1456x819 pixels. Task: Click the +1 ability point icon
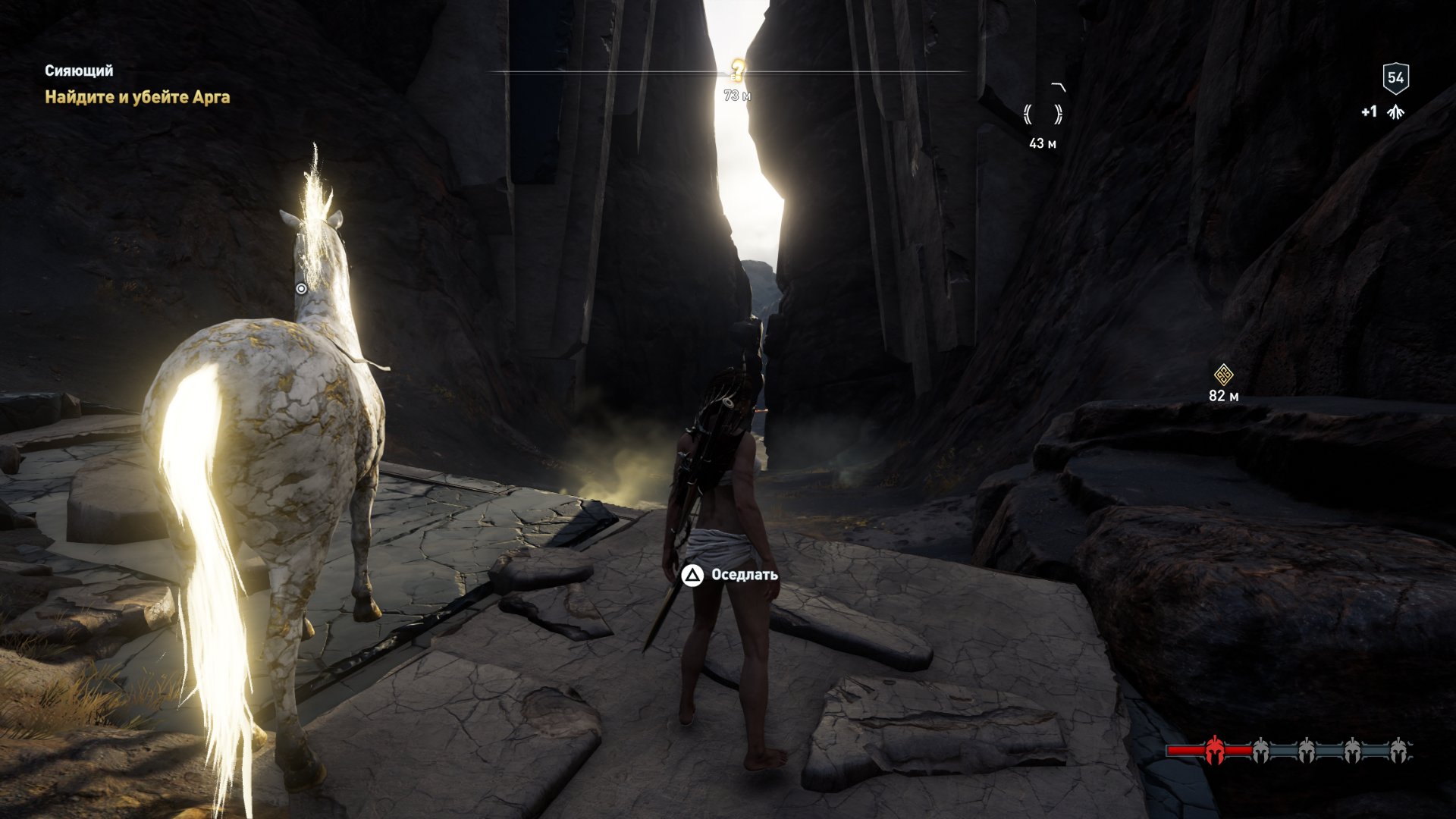[1395, 112]
